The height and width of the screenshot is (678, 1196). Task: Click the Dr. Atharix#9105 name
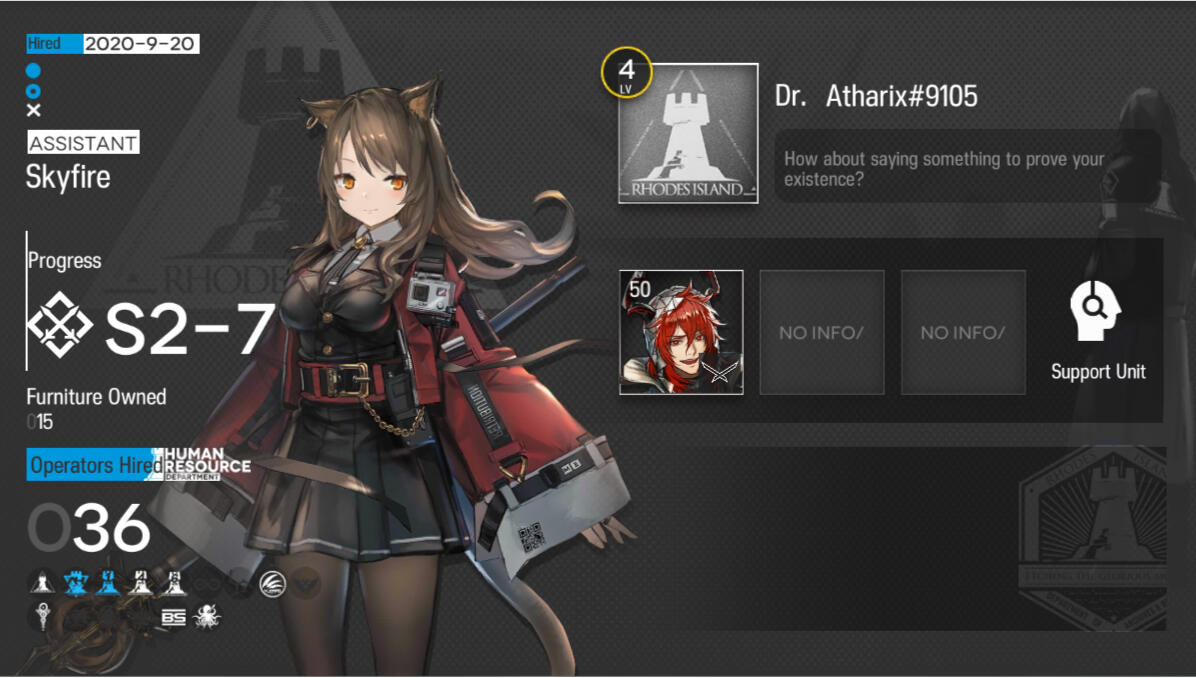[876, 96]
